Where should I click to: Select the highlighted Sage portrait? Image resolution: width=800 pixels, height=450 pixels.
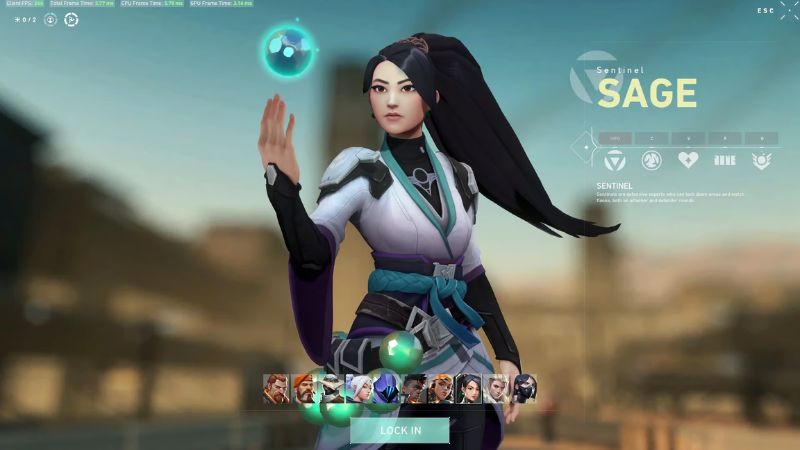click(469, 389)
